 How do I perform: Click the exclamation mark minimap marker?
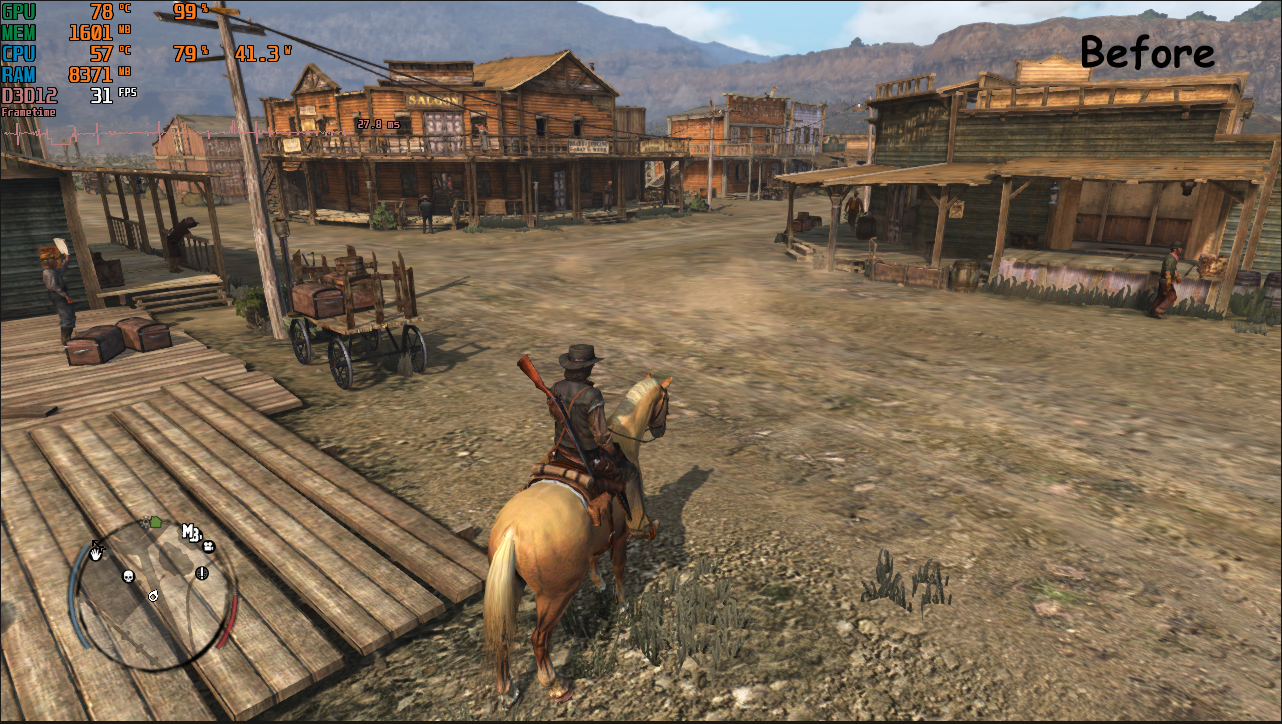click(201, 573)
